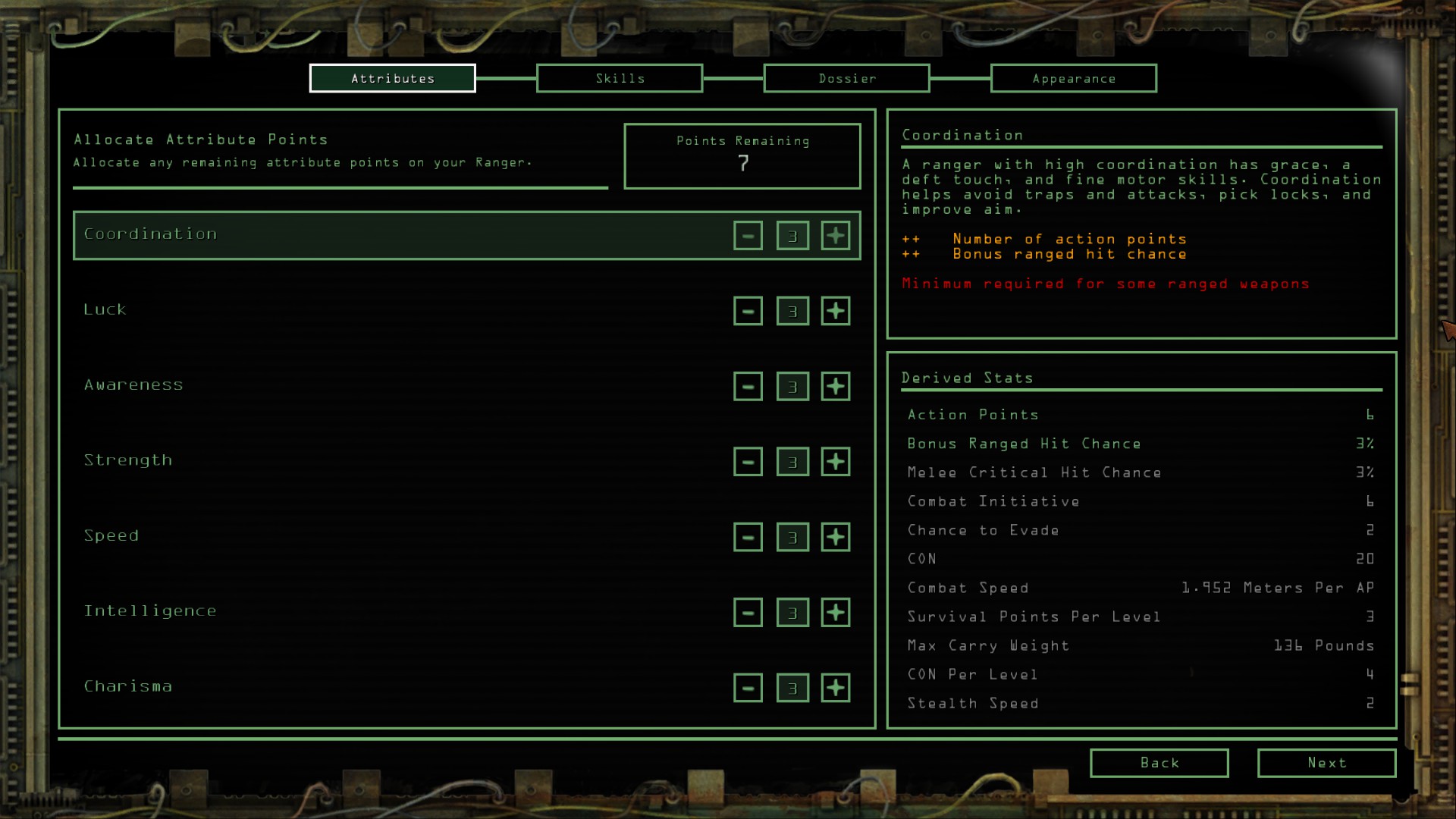Increase the Intelligence attribute
The height and width of the screenshot is (819, 1456).
coord(835,612)
